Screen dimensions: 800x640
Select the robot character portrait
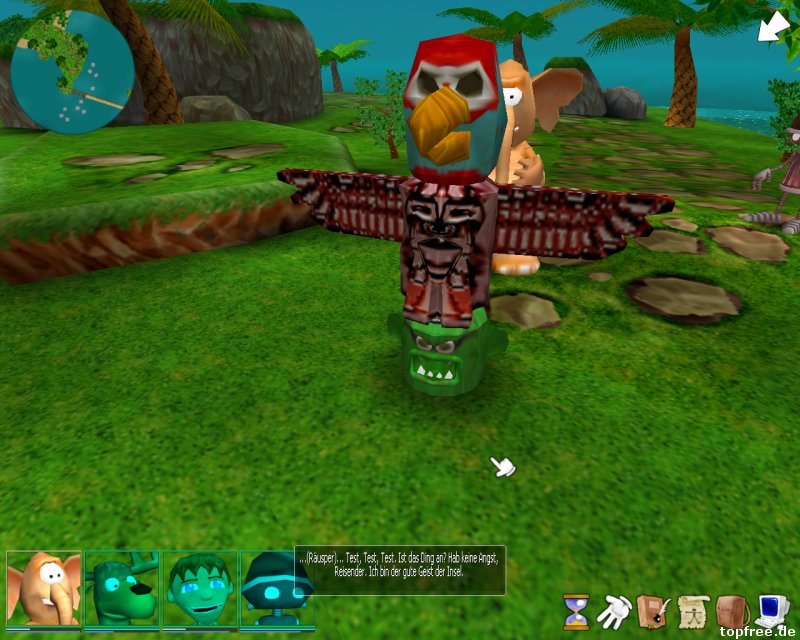click(x=270, y=589)
